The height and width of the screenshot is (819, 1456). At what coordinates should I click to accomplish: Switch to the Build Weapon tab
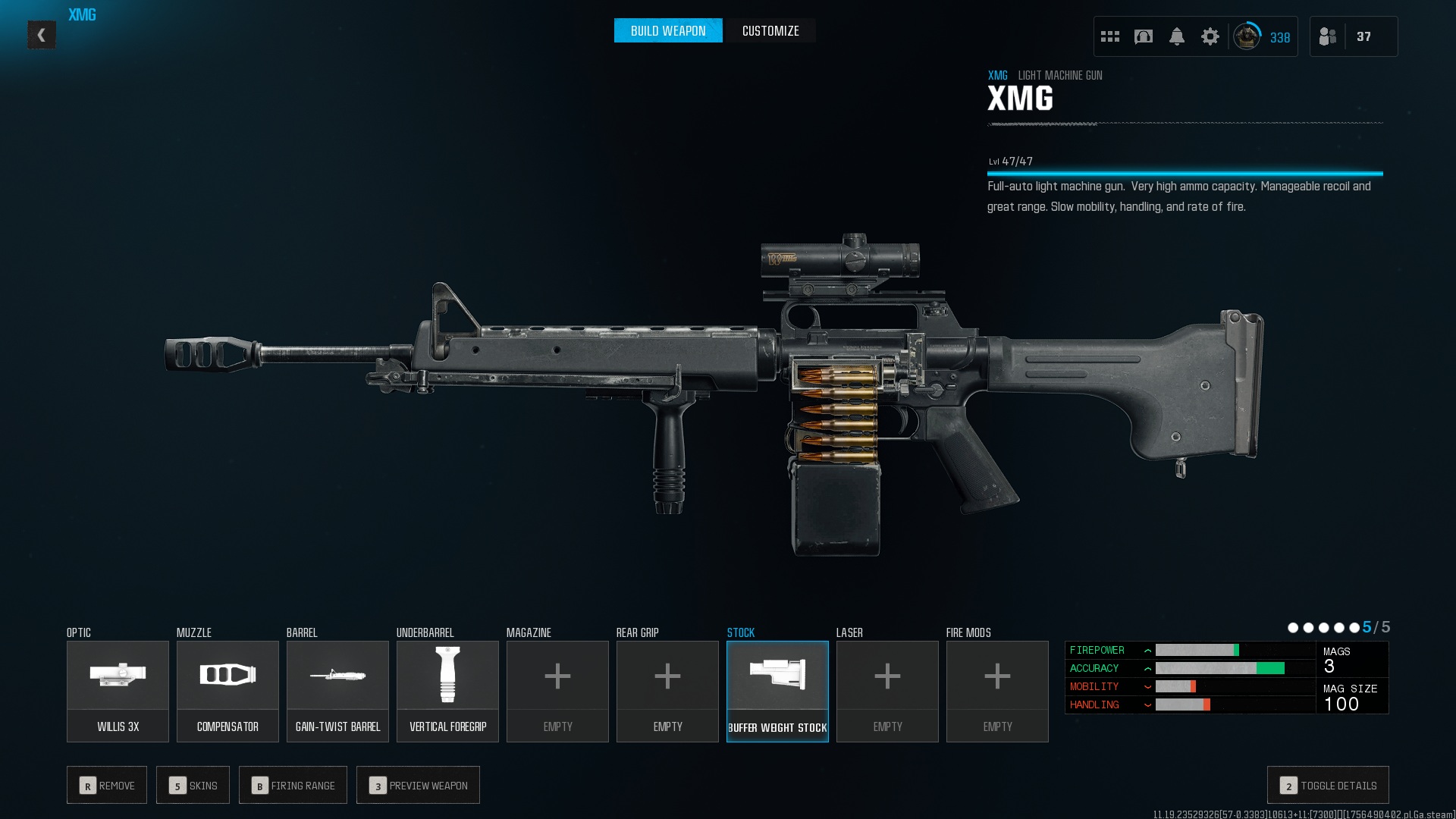click(668, 31)
